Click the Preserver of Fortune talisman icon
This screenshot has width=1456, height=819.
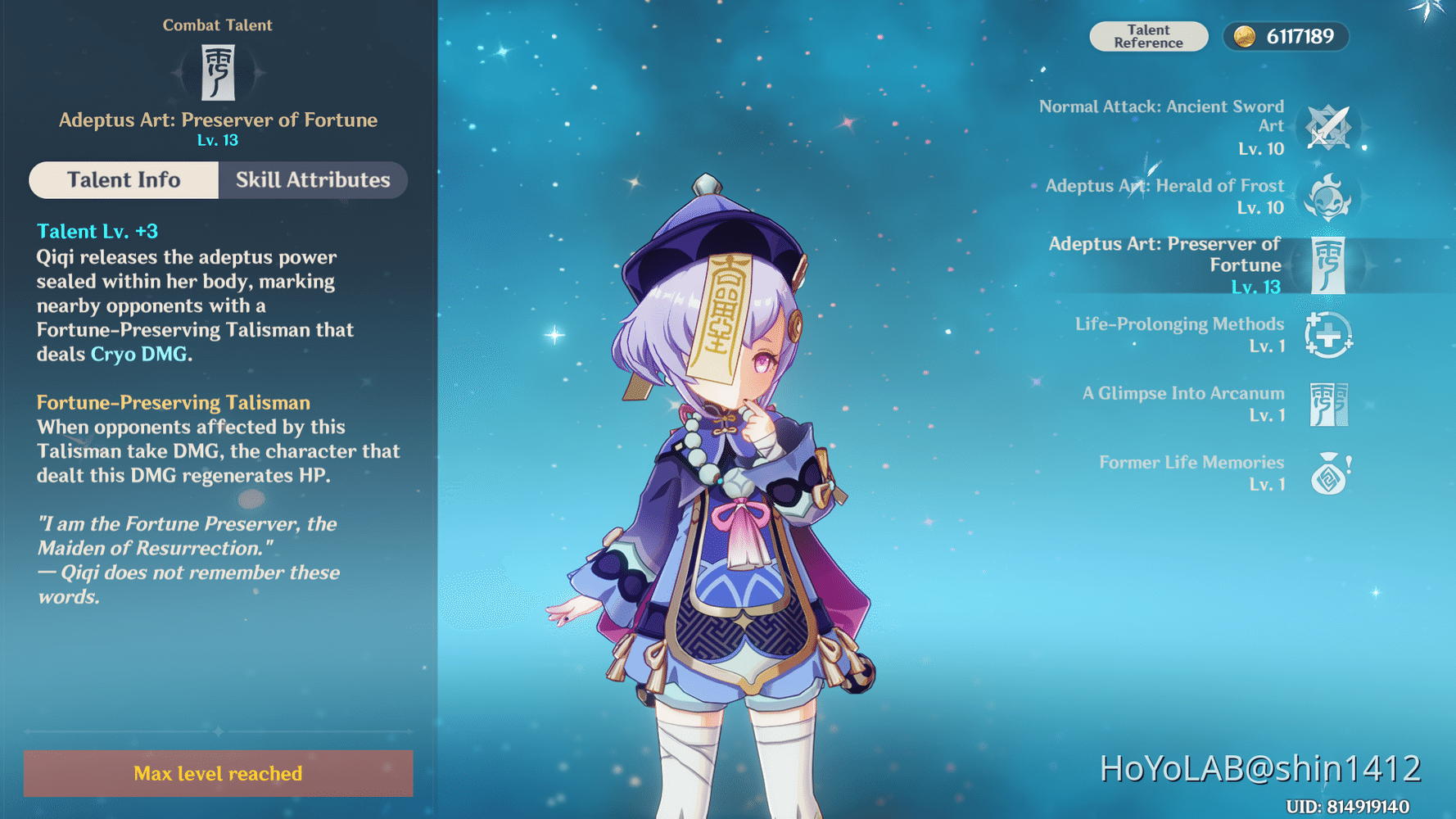pos(1330,265)
